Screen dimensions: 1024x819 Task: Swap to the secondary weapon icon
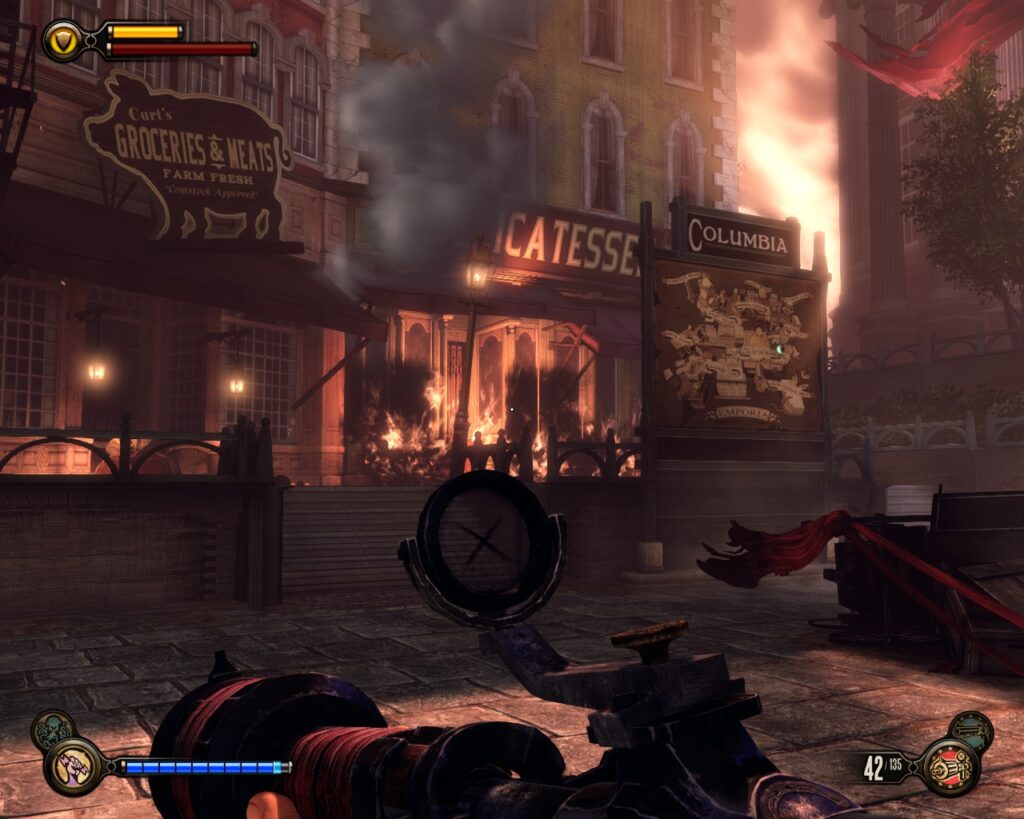(970, 731)
